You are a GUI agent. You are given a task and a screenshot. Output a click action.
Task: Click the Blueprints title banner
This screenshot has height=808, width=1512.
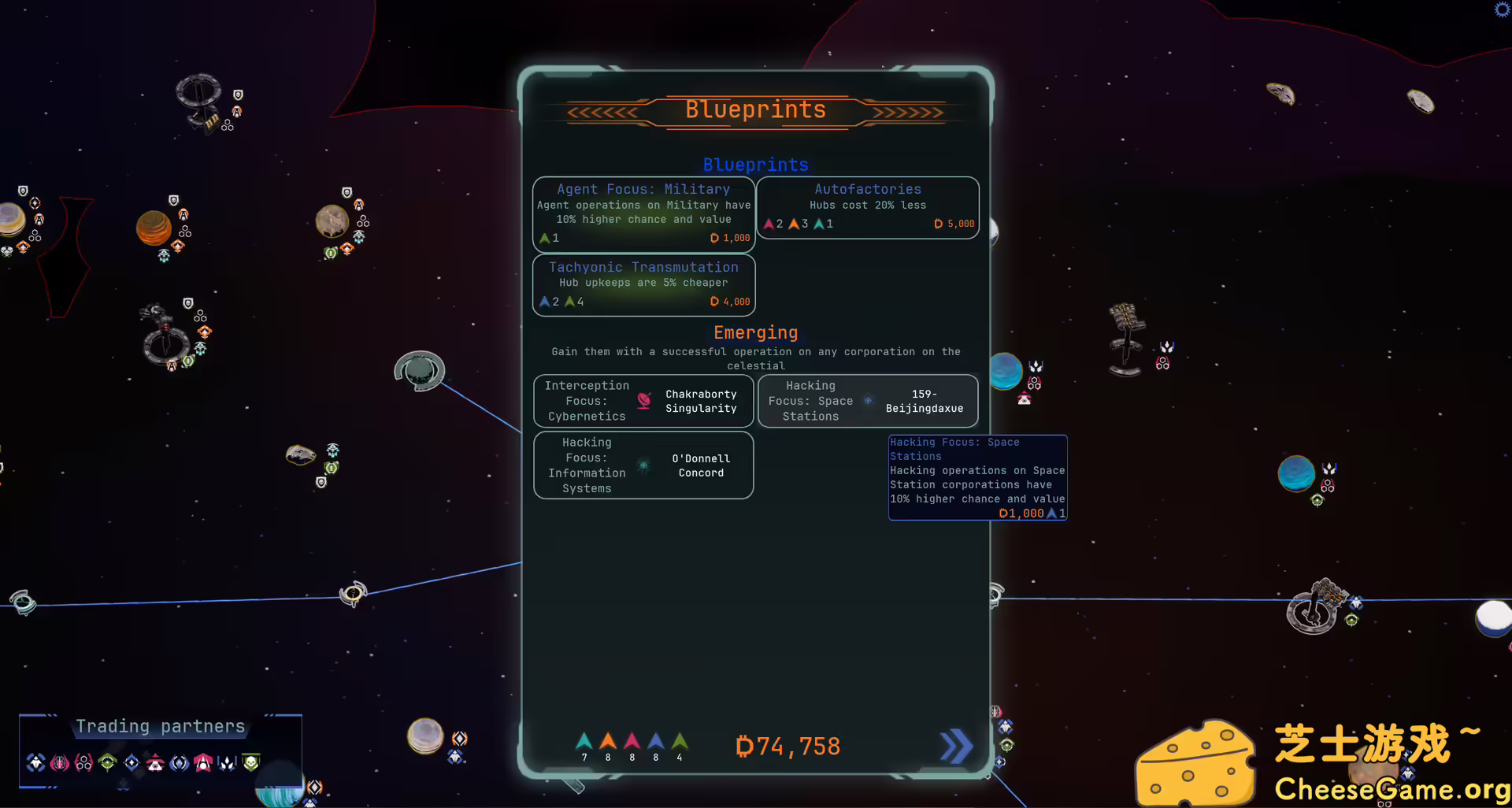[754, 110]
